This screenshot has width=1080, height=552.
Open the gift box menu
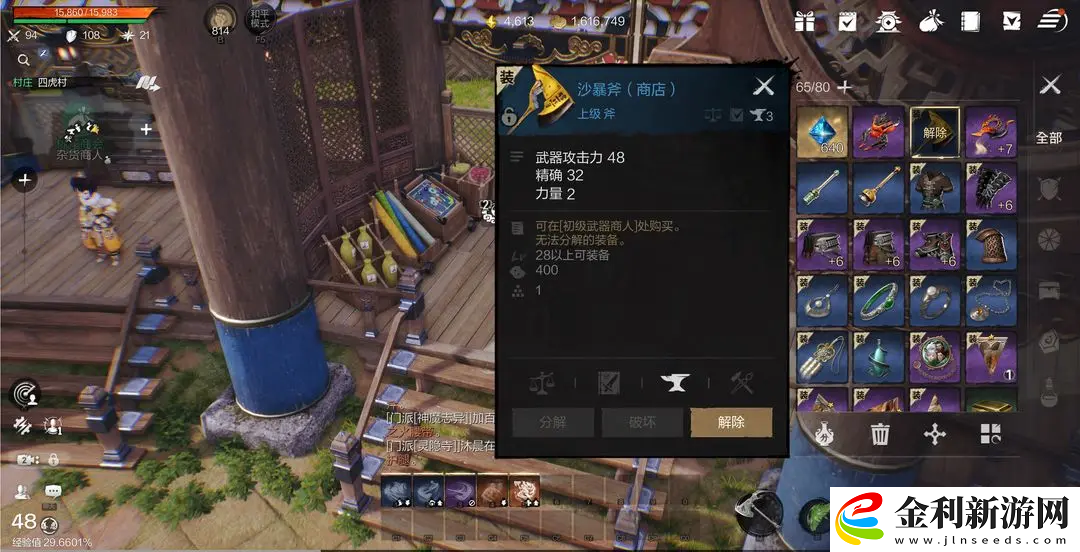pyautogui.click(x=805, y=21)
